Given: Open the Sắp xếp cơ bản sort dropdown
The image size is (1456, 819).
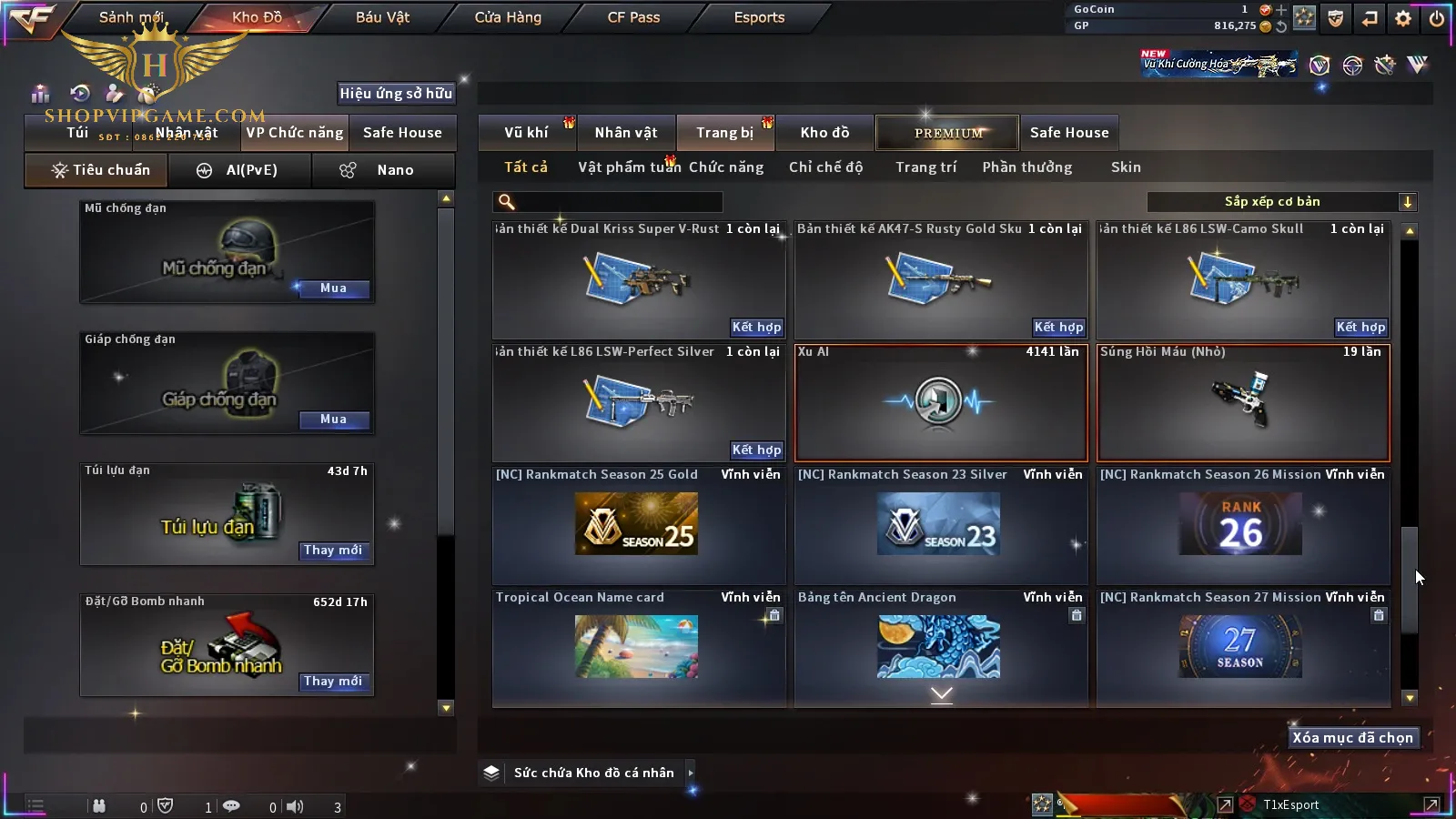Looking at the screenshot, I should (1281, 202).
